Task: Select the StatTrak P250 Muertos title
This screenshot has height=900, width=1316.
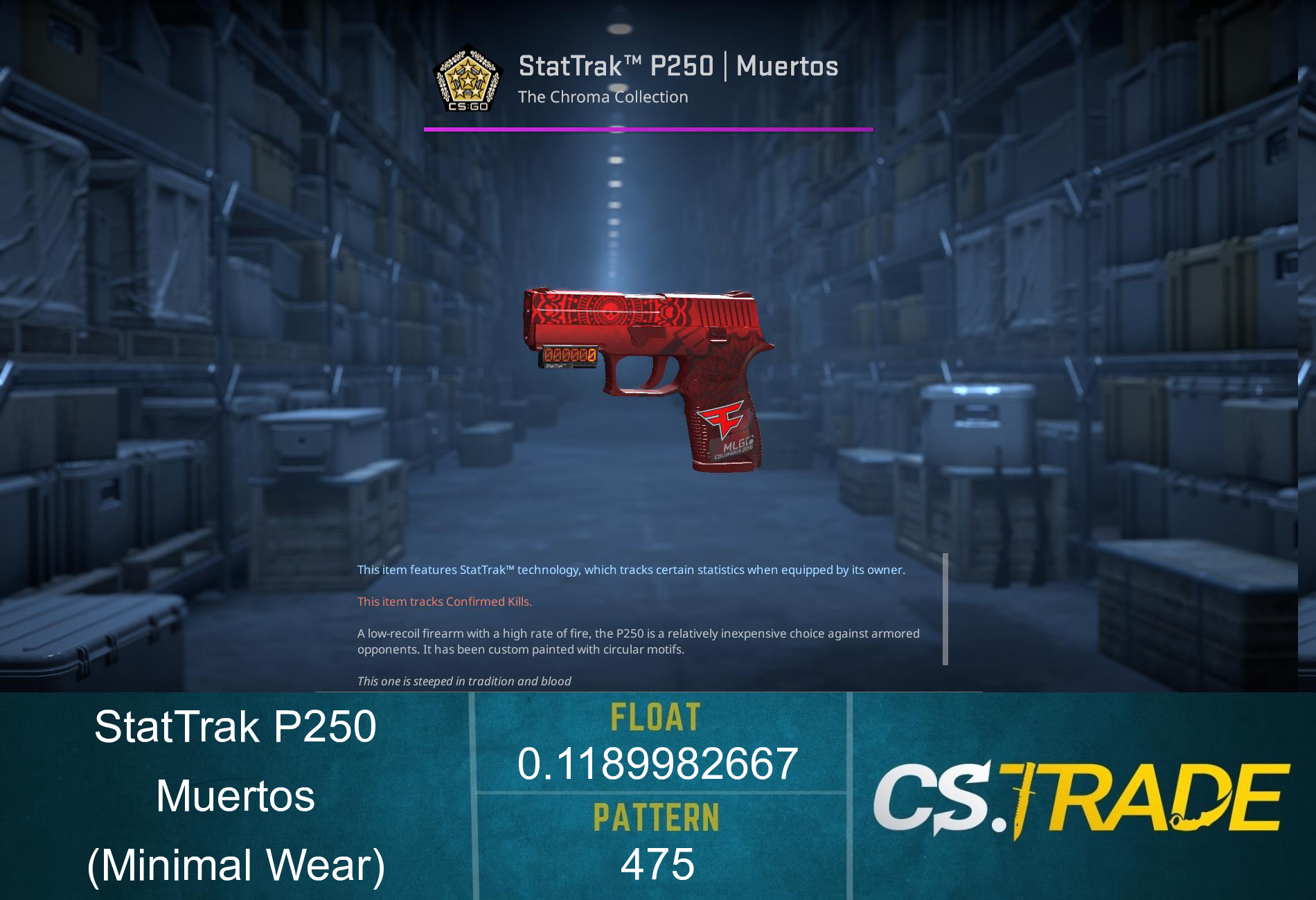Action: pyautogui.click(x=677, y=67)
